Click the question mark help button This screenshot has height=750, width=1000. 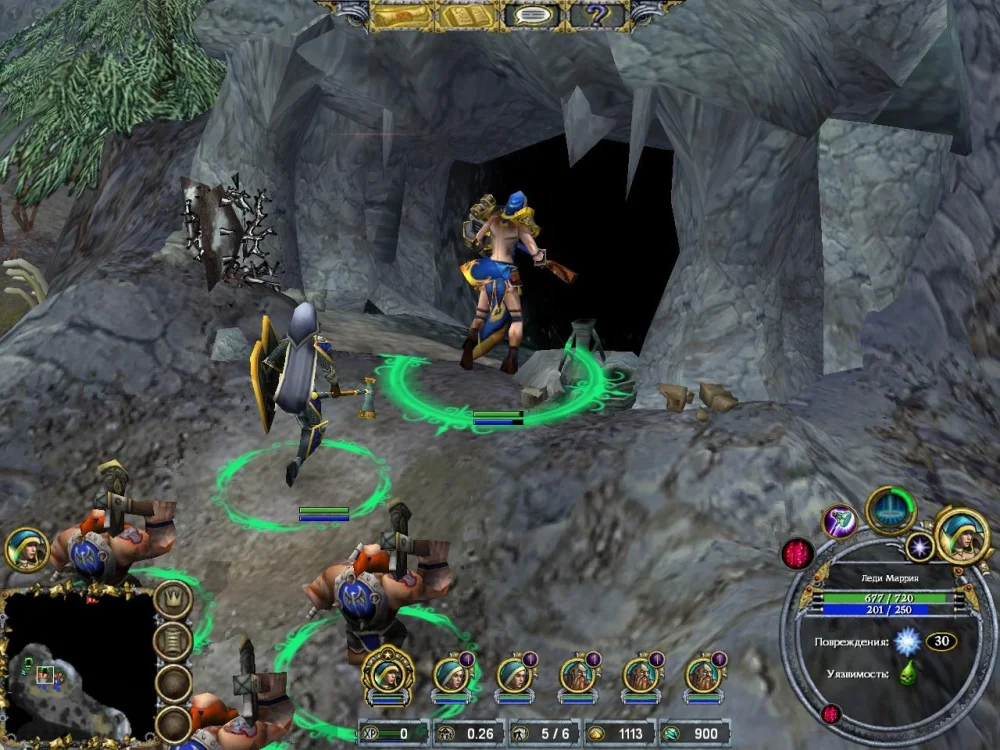[597, 15]
